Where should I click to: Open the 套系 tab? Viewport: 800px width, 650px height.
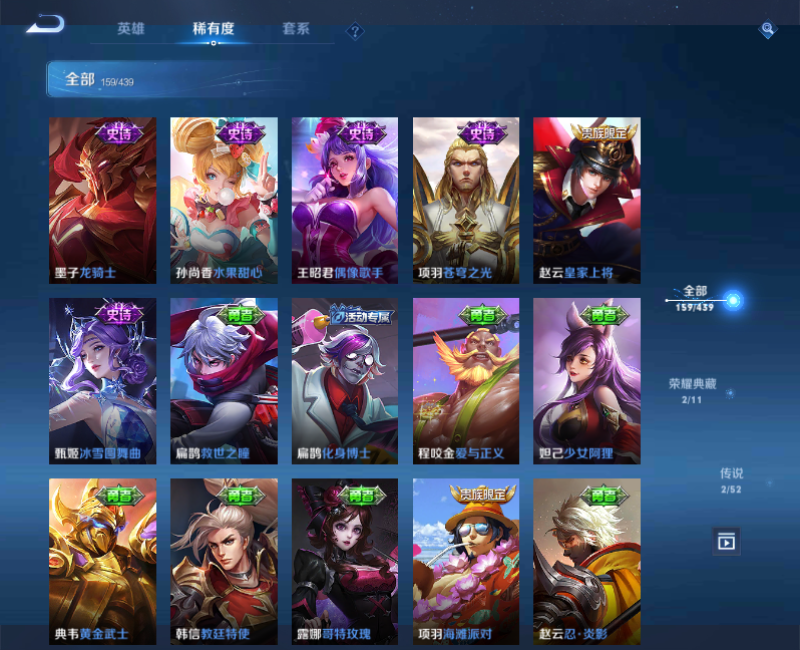pyautogui.click(x=295, y=29)
